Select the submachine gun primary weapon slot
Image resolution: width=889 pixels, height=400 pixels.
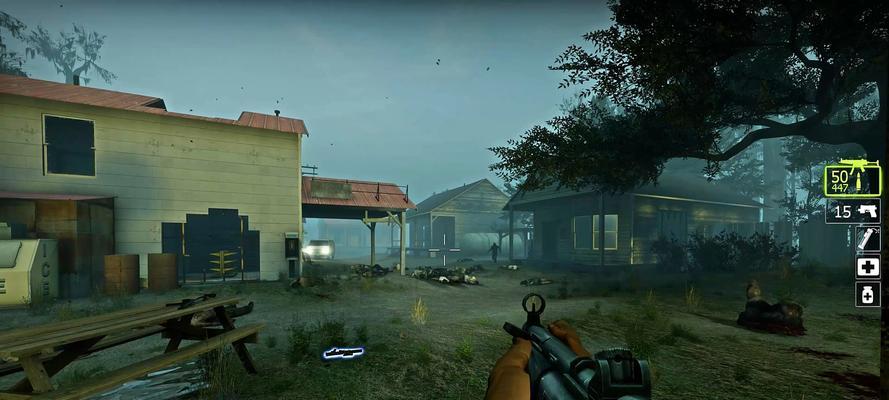pyautogui.click(x=852, y=180)
